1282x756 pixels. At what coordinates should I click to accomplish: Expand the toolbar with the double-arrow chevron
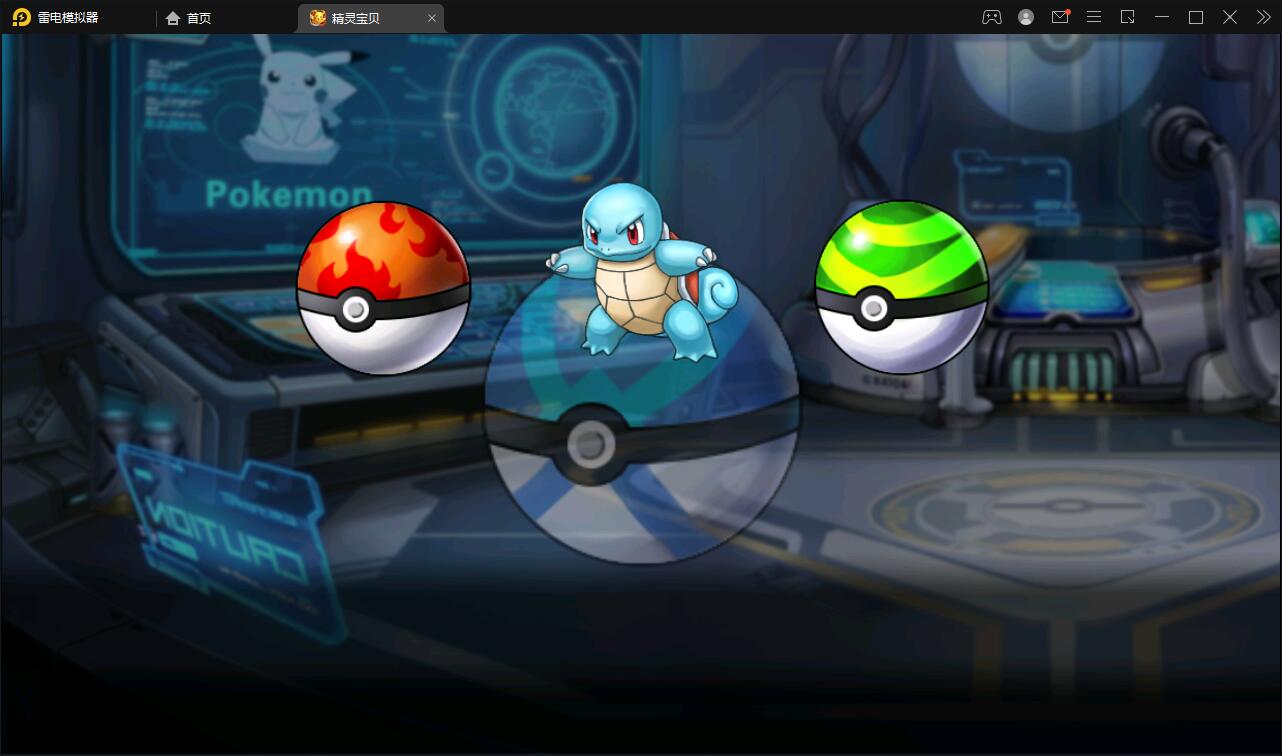pos(1263,17)
